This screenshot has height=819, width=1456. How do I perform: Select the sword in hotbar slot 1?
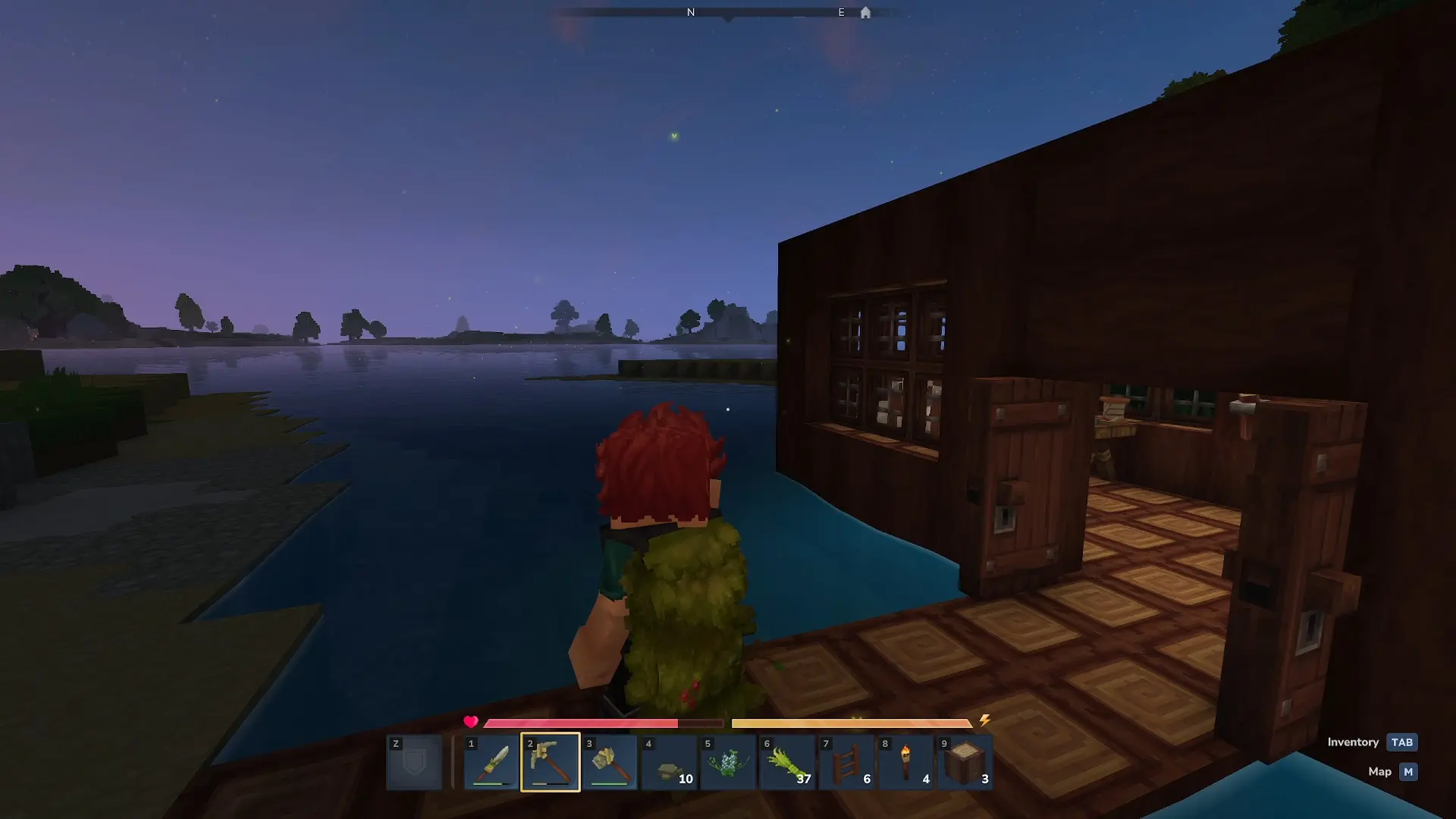pyautogui.click(x=491, y=762)
